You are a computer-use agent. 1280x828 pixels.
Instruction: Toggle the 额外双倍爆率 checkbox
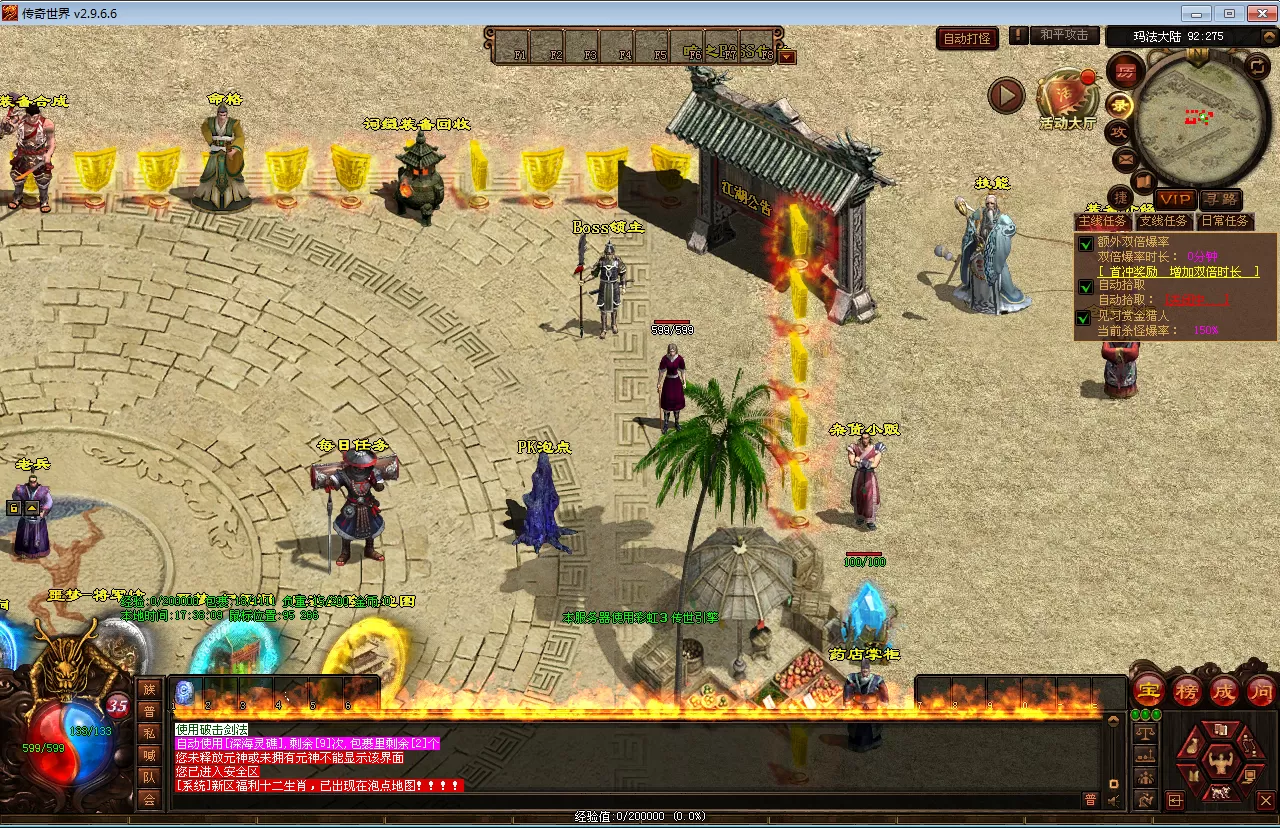pos(1085,243)
